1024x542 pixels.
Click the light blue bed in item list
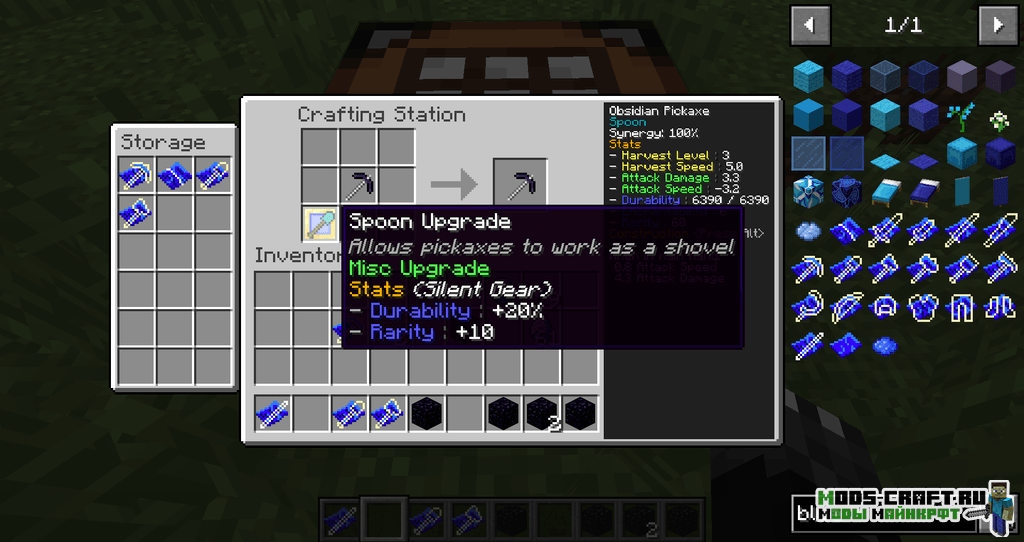[x=884, y=192]
